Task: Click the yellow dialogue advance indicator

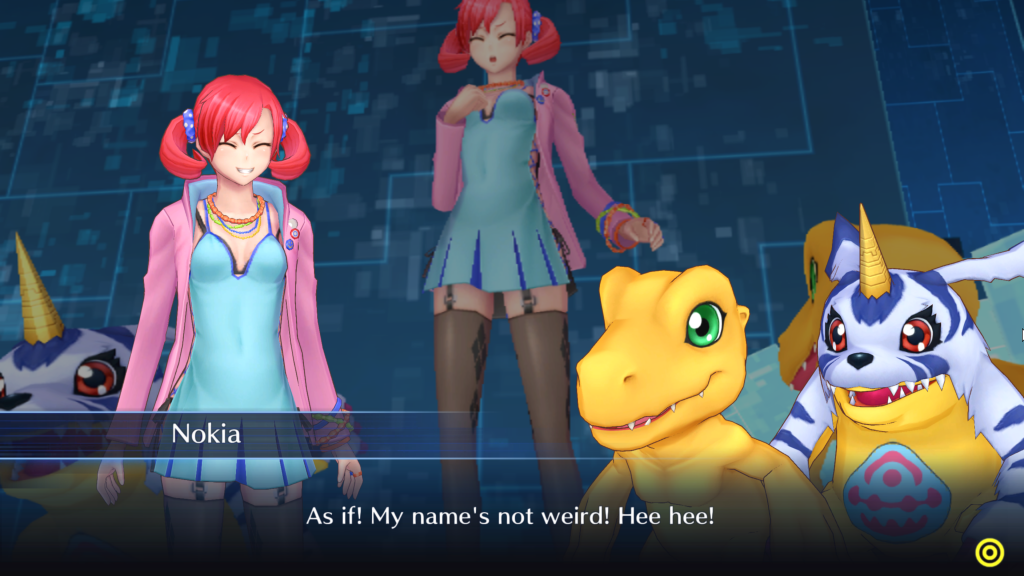Action: tap(989, 551)
